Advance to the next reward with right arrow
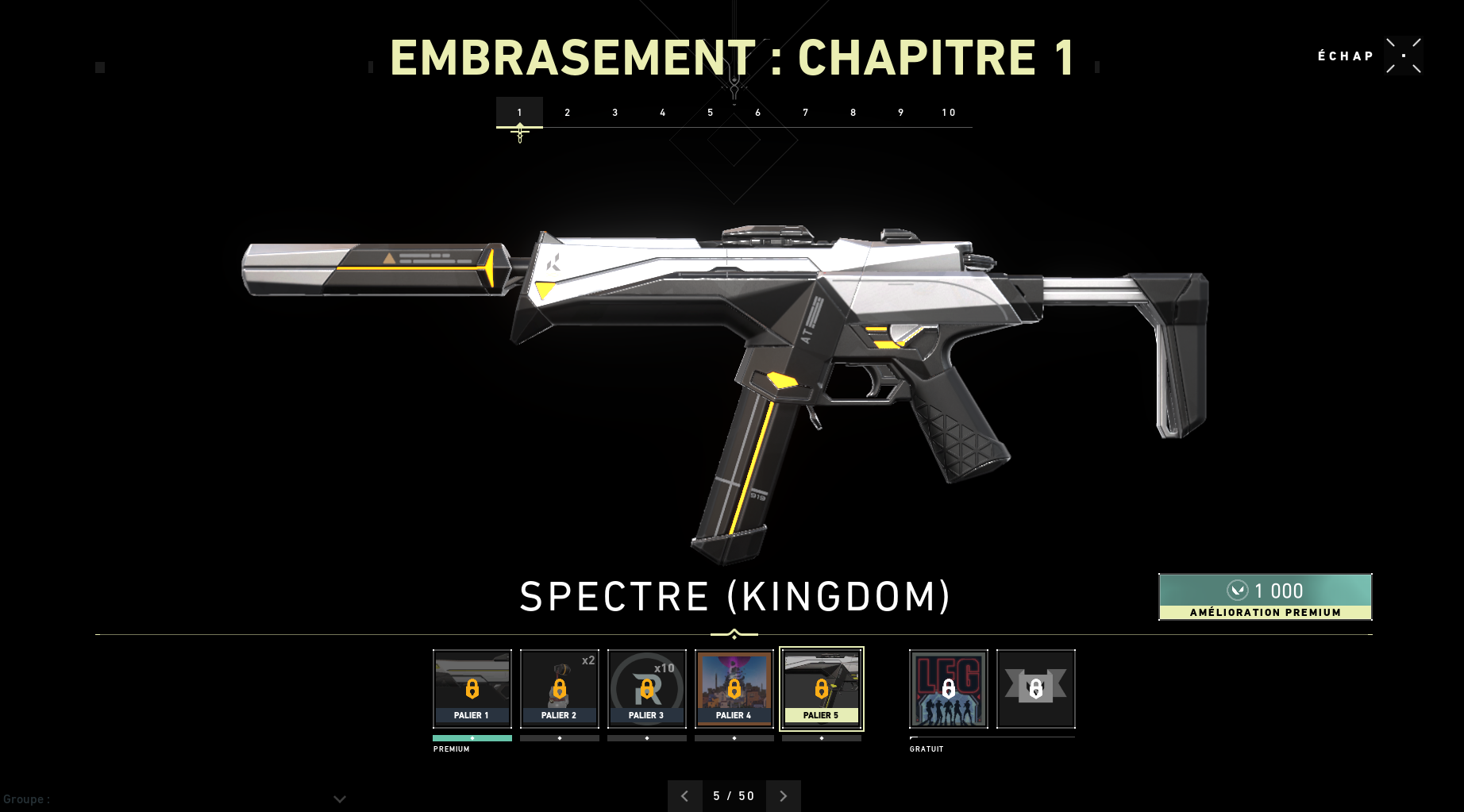 [784, 795]
